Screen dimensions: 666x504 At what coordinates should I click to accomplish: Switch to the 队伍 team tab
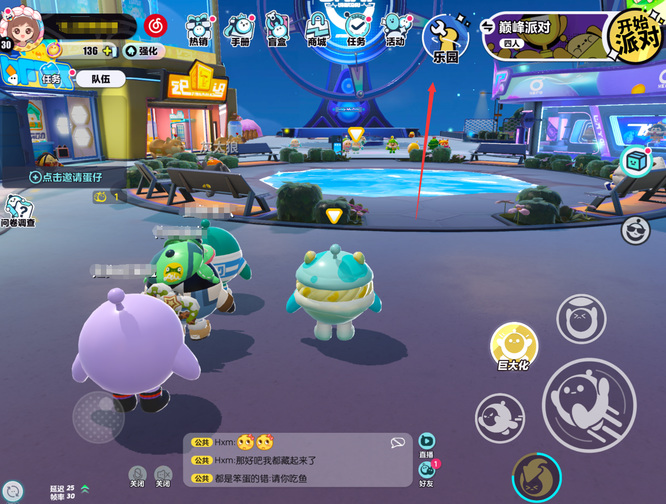tap(92, 80)
